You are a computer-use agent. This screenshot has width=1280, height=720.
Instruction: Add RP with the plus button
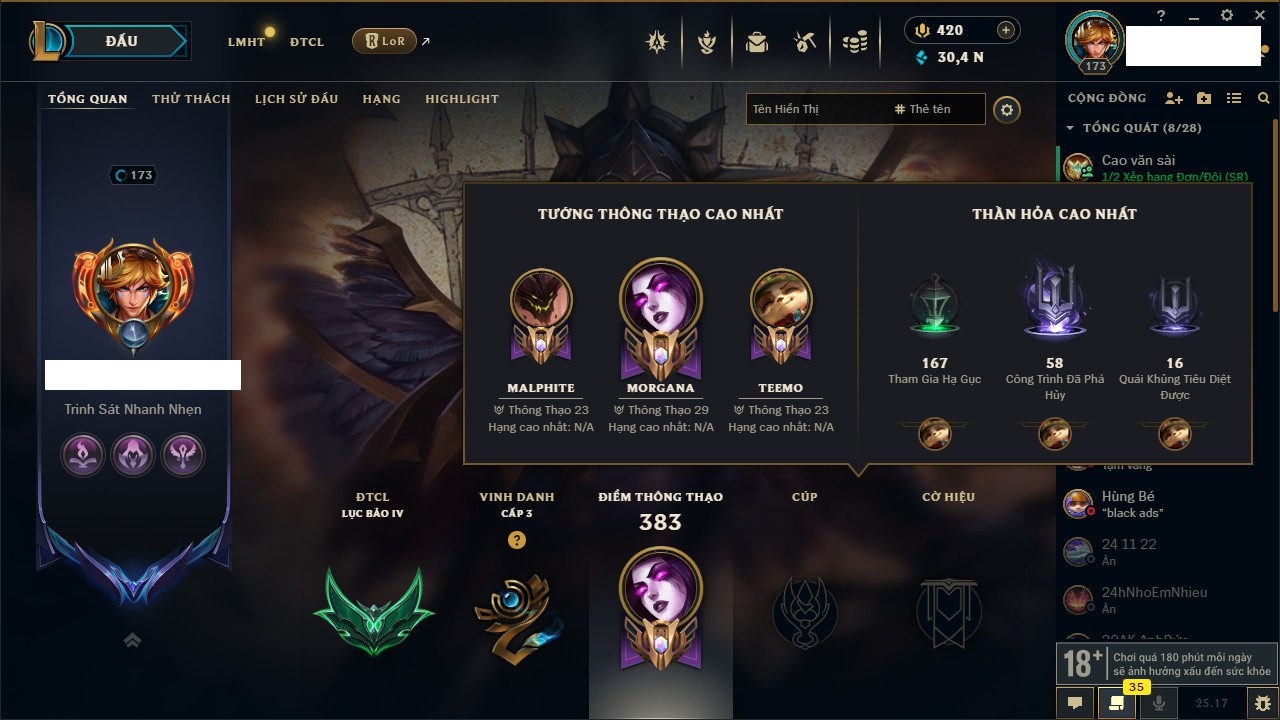(x=1006, y=31)
